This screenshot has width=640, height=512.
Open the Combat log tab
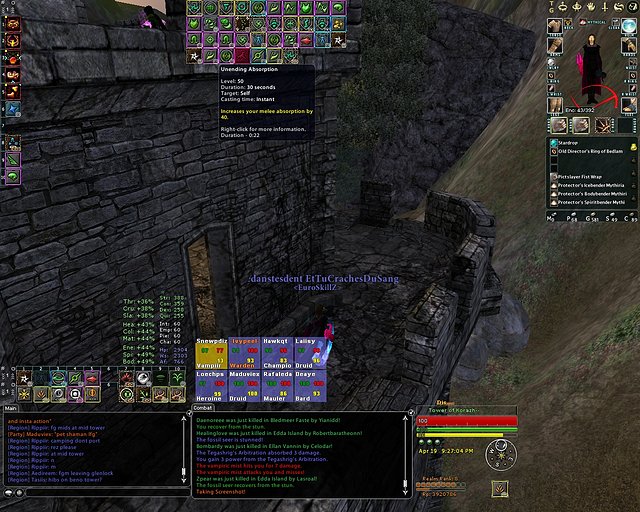click(x=203, y=408)
